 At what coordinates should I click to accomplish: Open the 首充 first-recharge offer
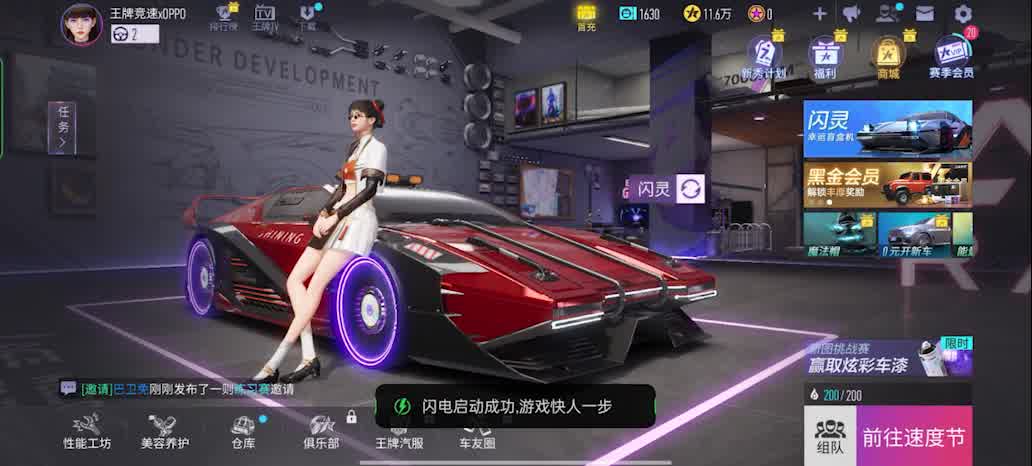point(586,15)
